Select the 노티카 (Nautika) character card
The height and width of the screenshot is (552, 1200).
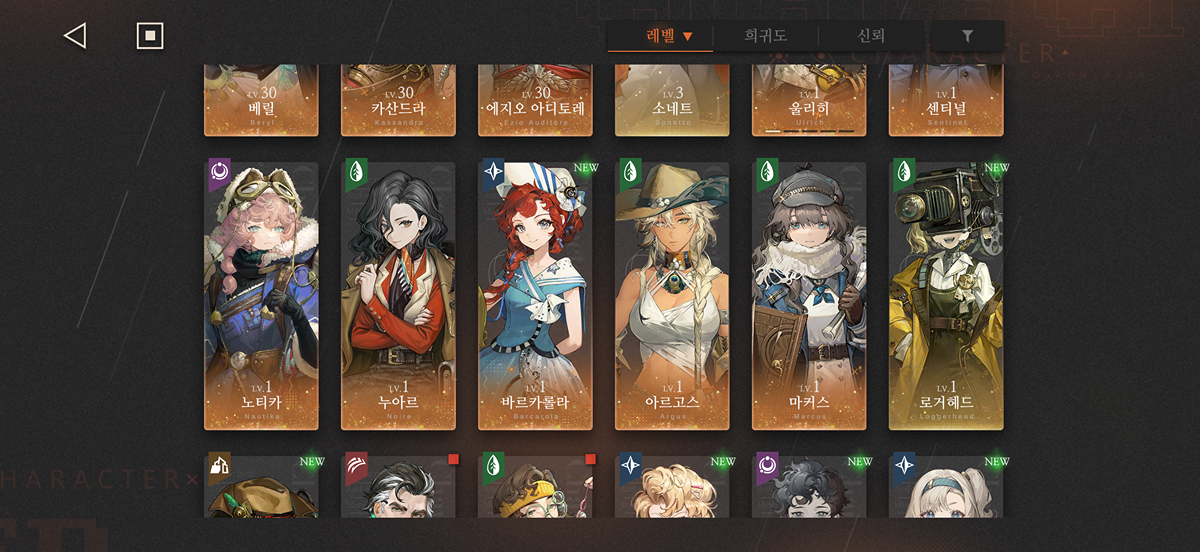point(261,295)
